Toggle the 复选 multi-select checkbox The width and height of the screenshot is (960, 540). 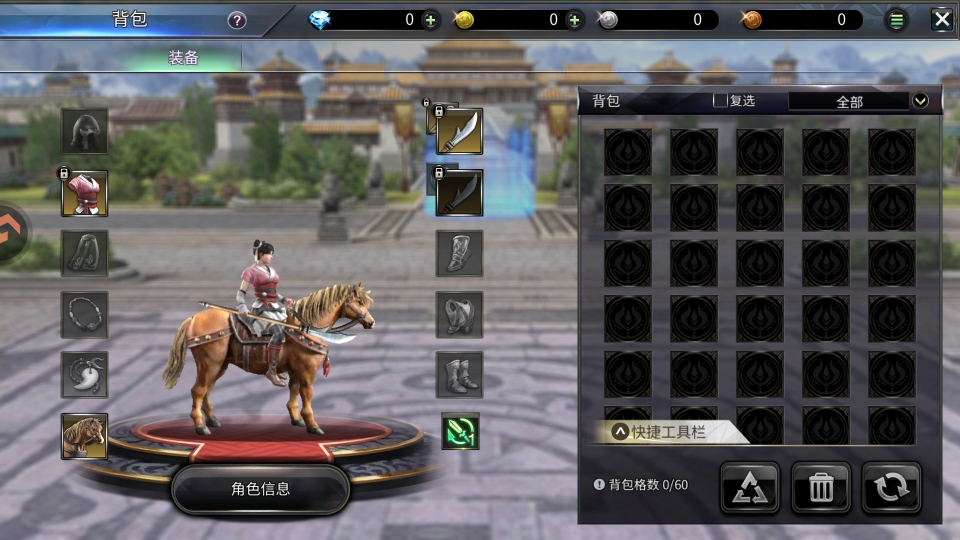point(720,101)
